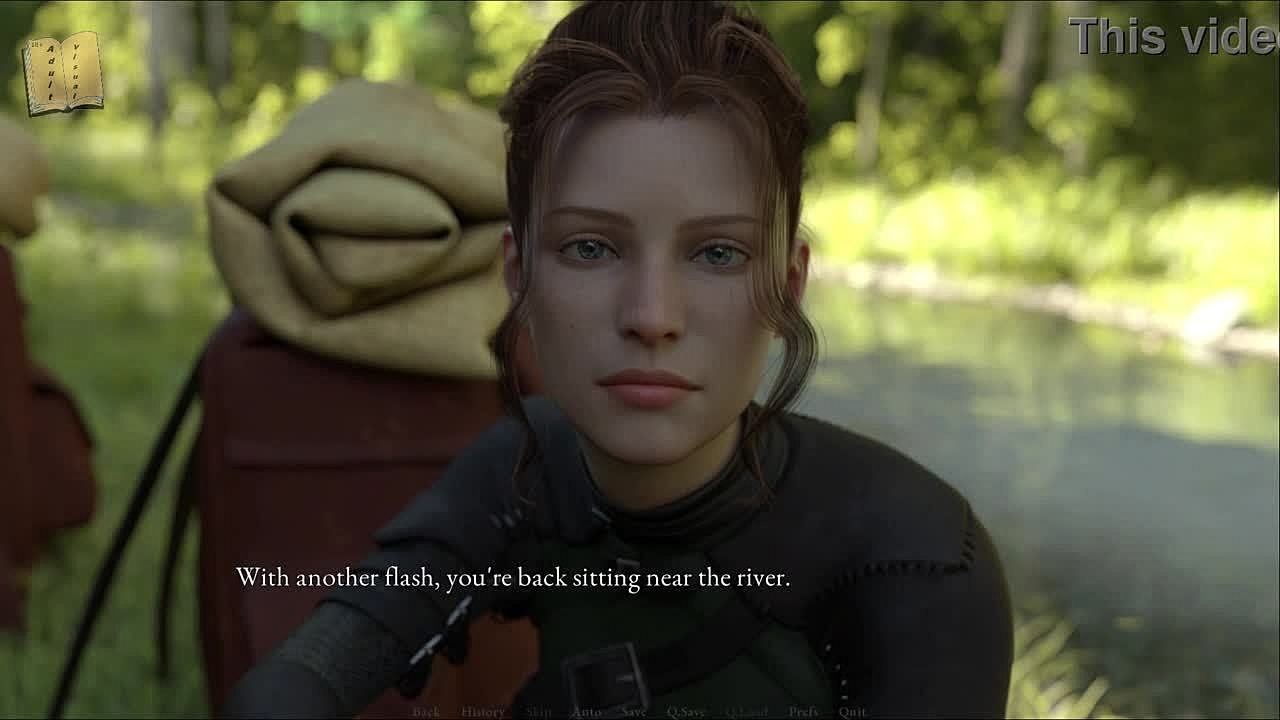
Task: Go back using the Back button
Action: click(426, 712)
